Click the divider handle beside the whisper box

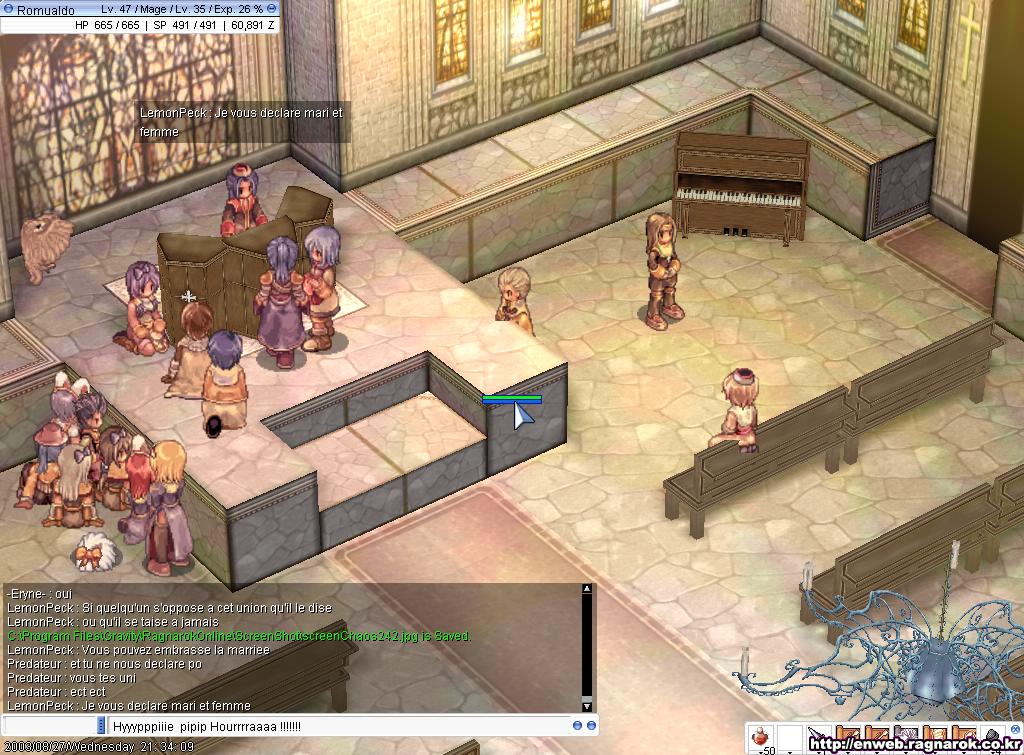point(100,725)
